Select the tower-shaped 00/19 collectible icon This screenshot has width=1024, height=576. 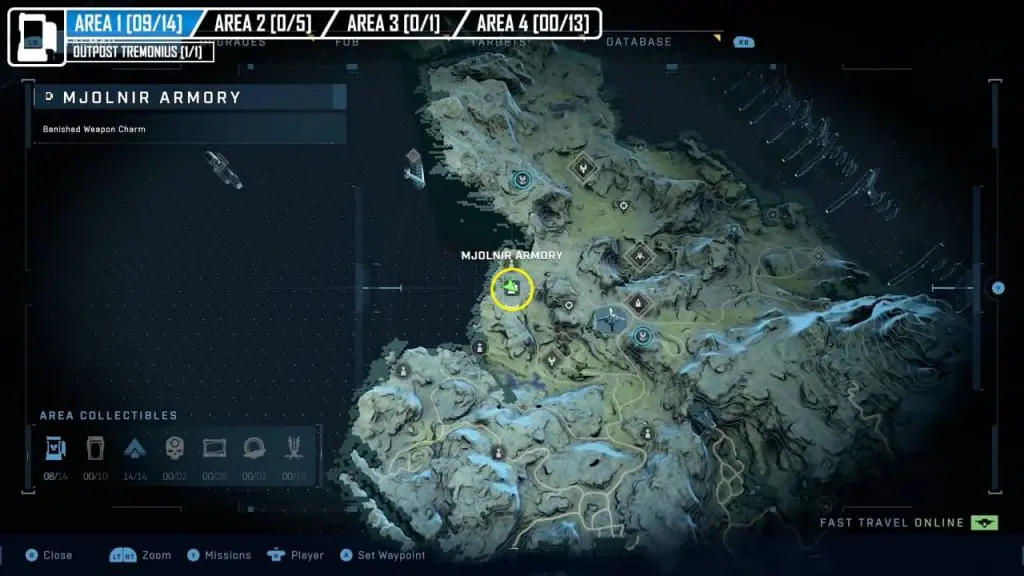pyautogui.click(x=294, y=448)
